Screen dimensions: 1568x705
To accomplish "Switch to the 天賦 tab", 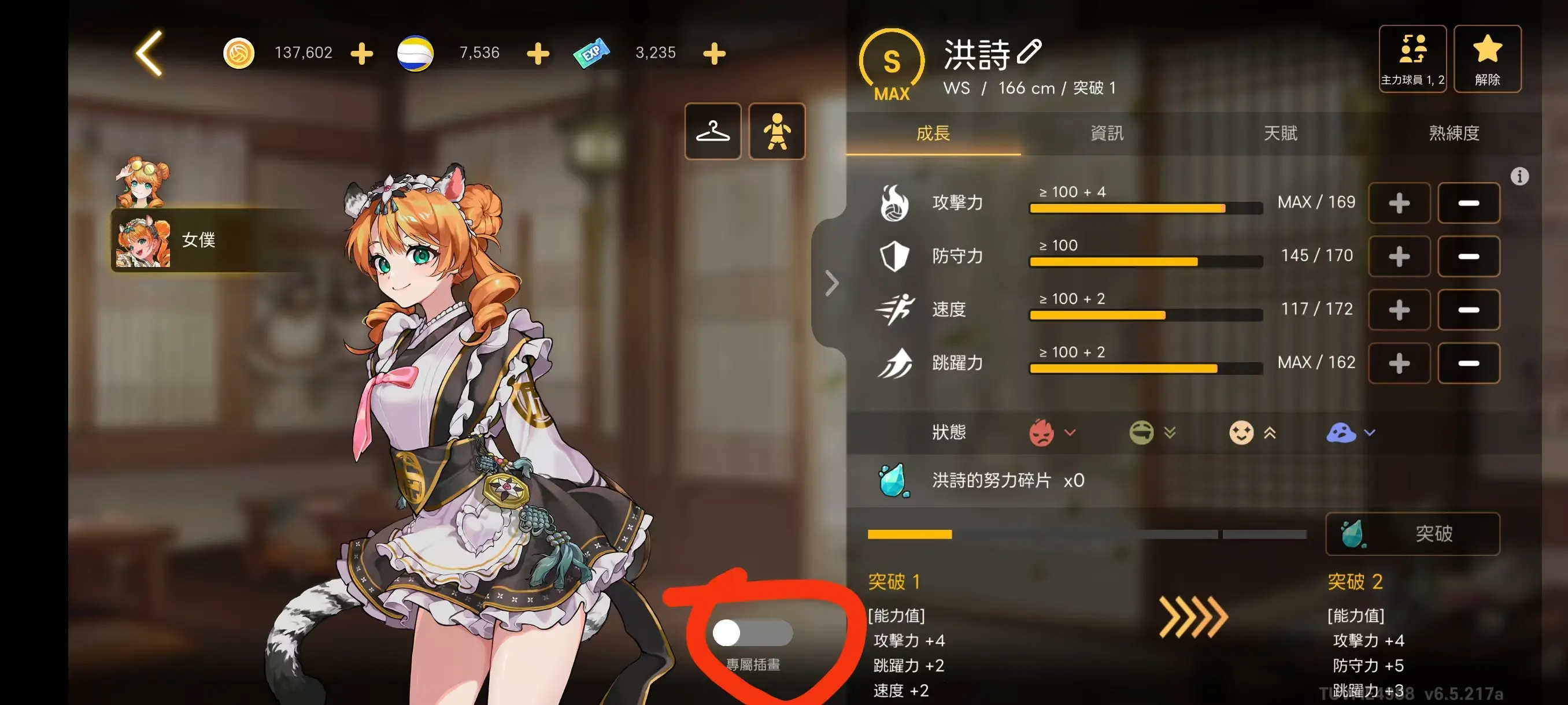I will (x=1281, y=133).
